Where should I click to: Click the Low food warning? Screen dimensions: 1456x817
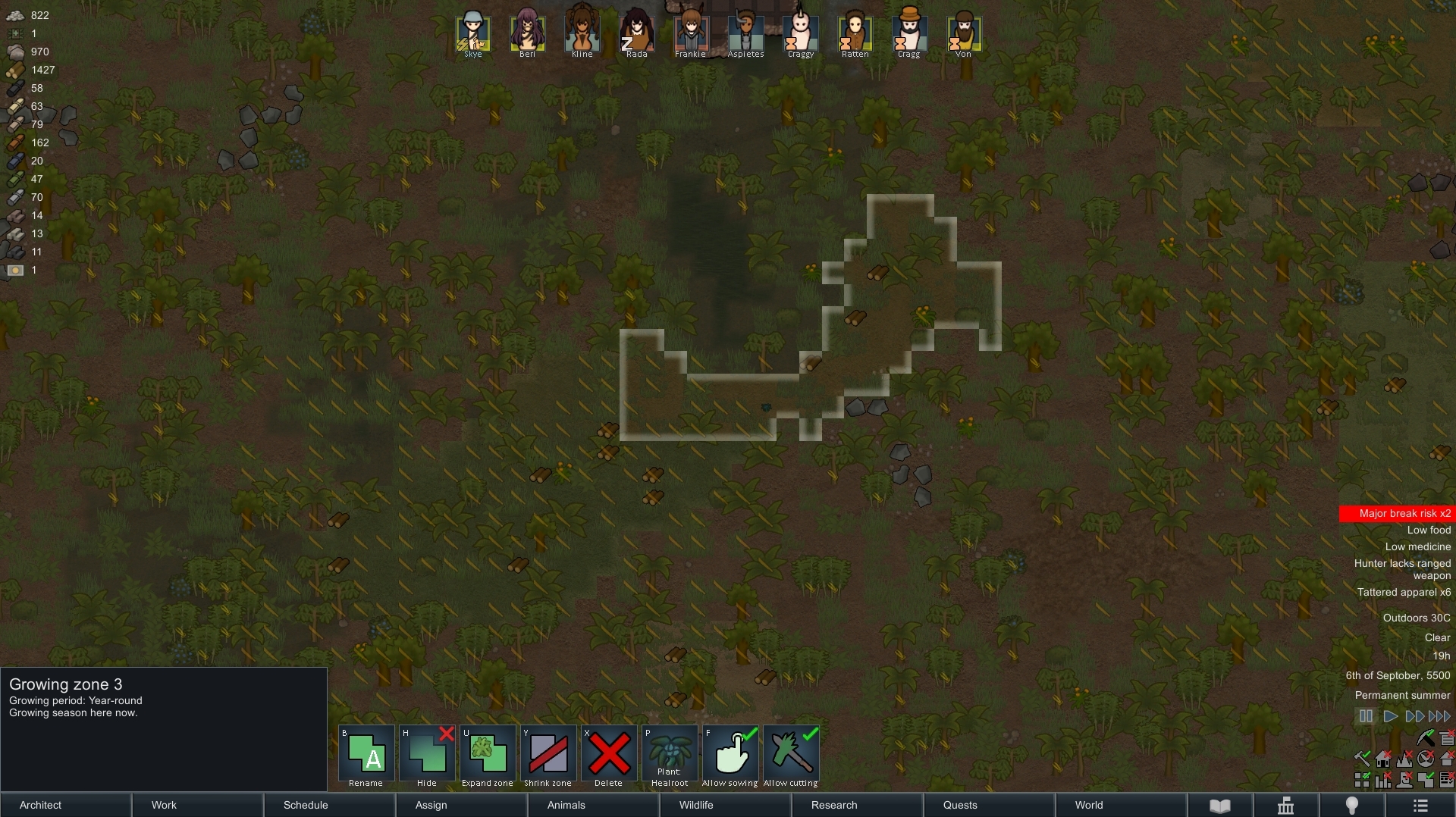pos(1428,530)
